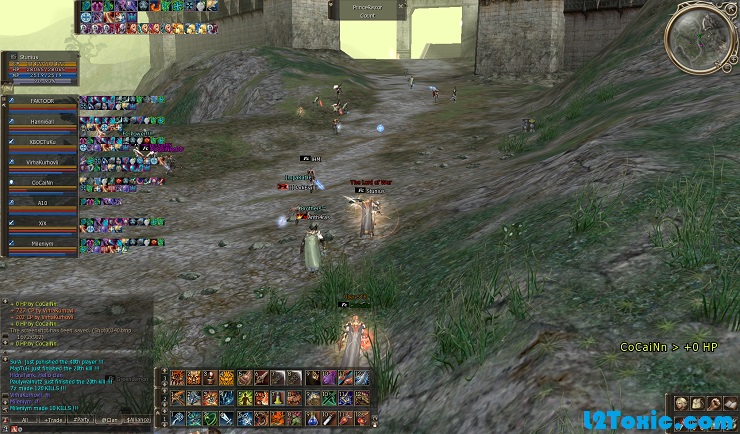Viewport: 740px width, 434px height.
Task: Target party member XIX
Action: [42, 223]
